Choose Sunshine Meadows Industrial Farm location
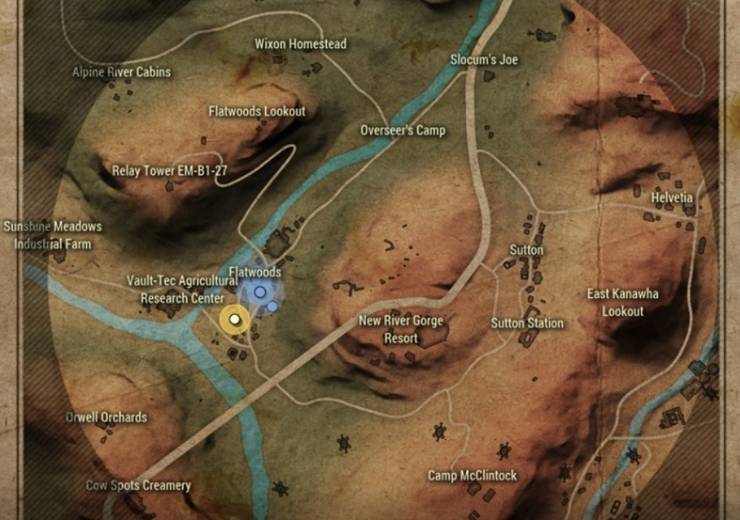Screen dimensions: 740x520 click(x=52, y=235)
